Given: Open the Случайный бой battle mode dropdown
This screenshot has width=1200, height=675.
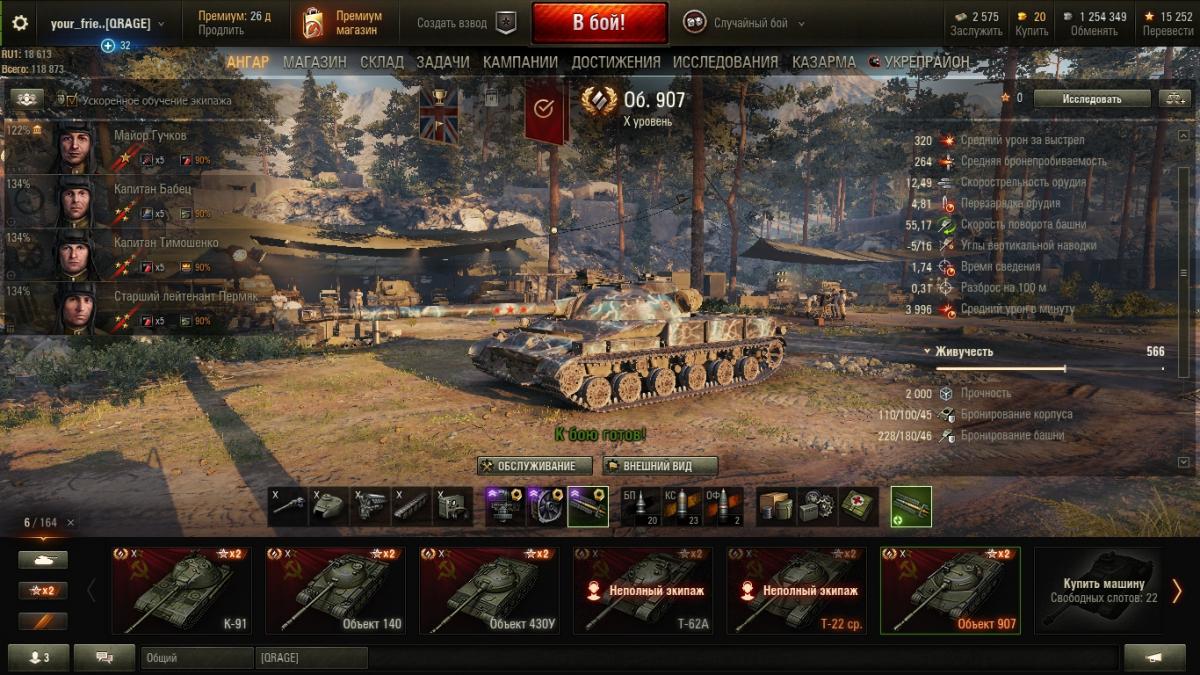Looking at the screenshot, I should pyautogui.click(x=744, y=23).
